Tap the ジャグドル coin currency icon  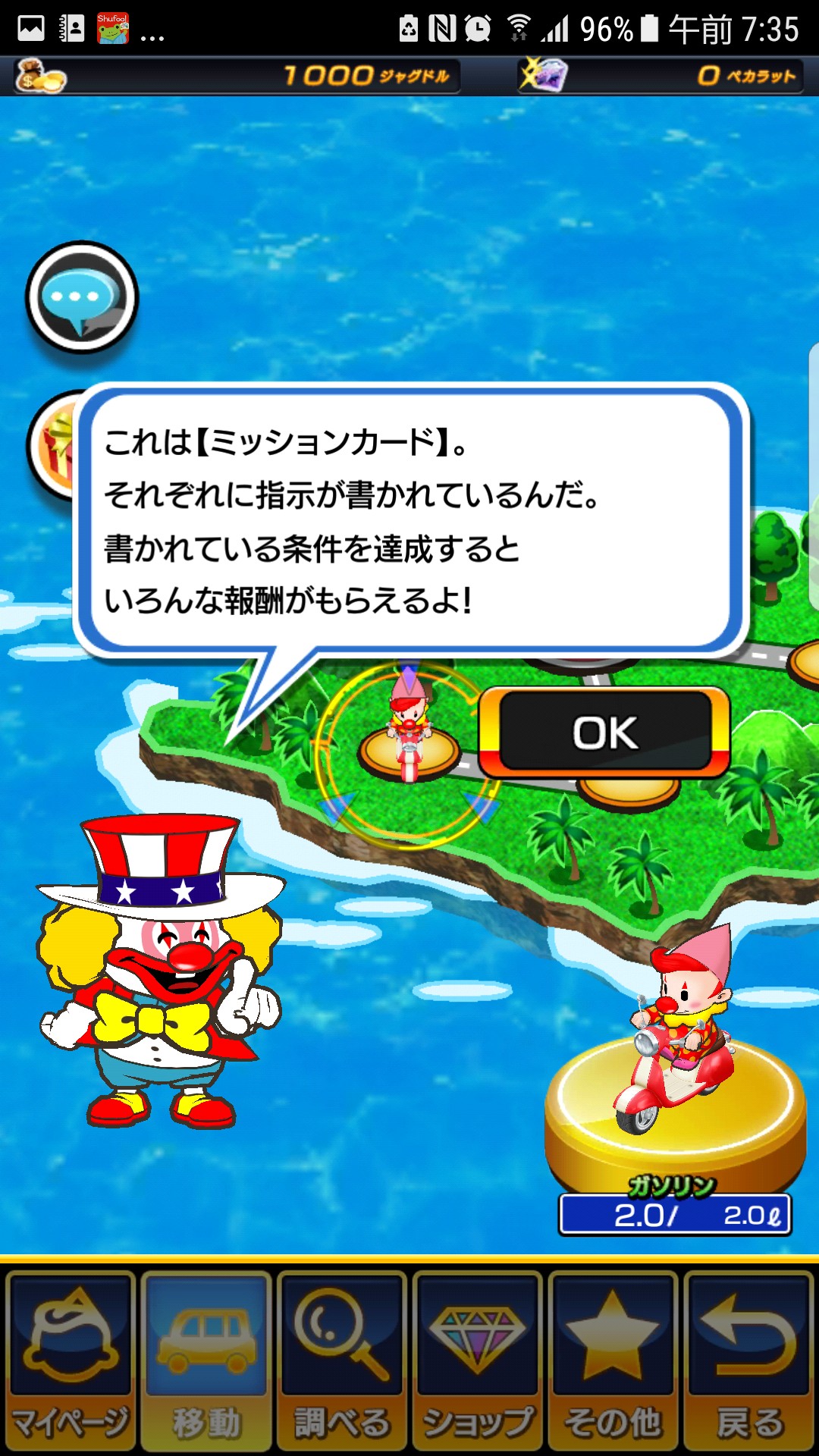(x=41, y=76)
